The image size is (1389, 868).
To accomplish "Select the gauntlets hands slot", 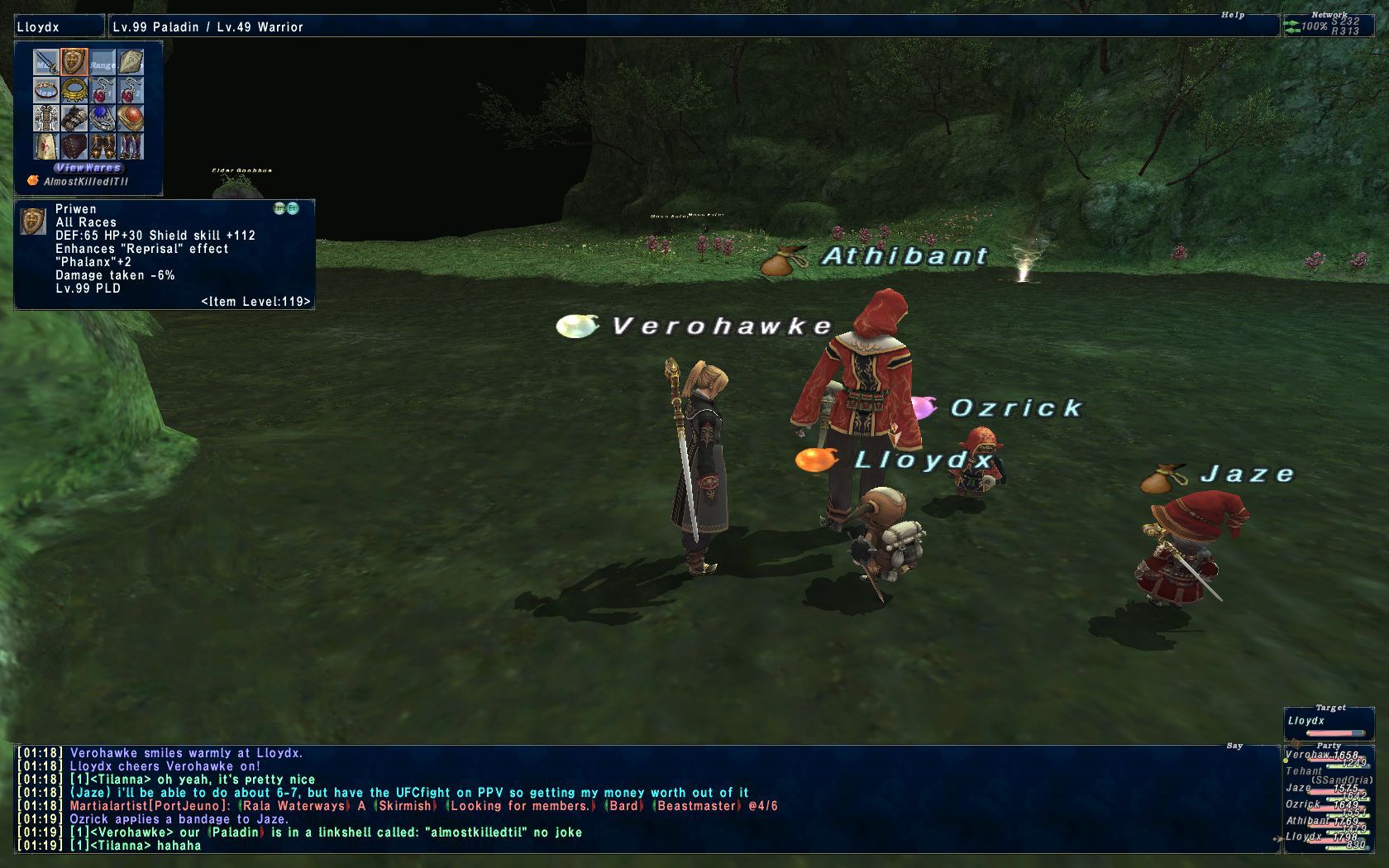I will (74, 118).
